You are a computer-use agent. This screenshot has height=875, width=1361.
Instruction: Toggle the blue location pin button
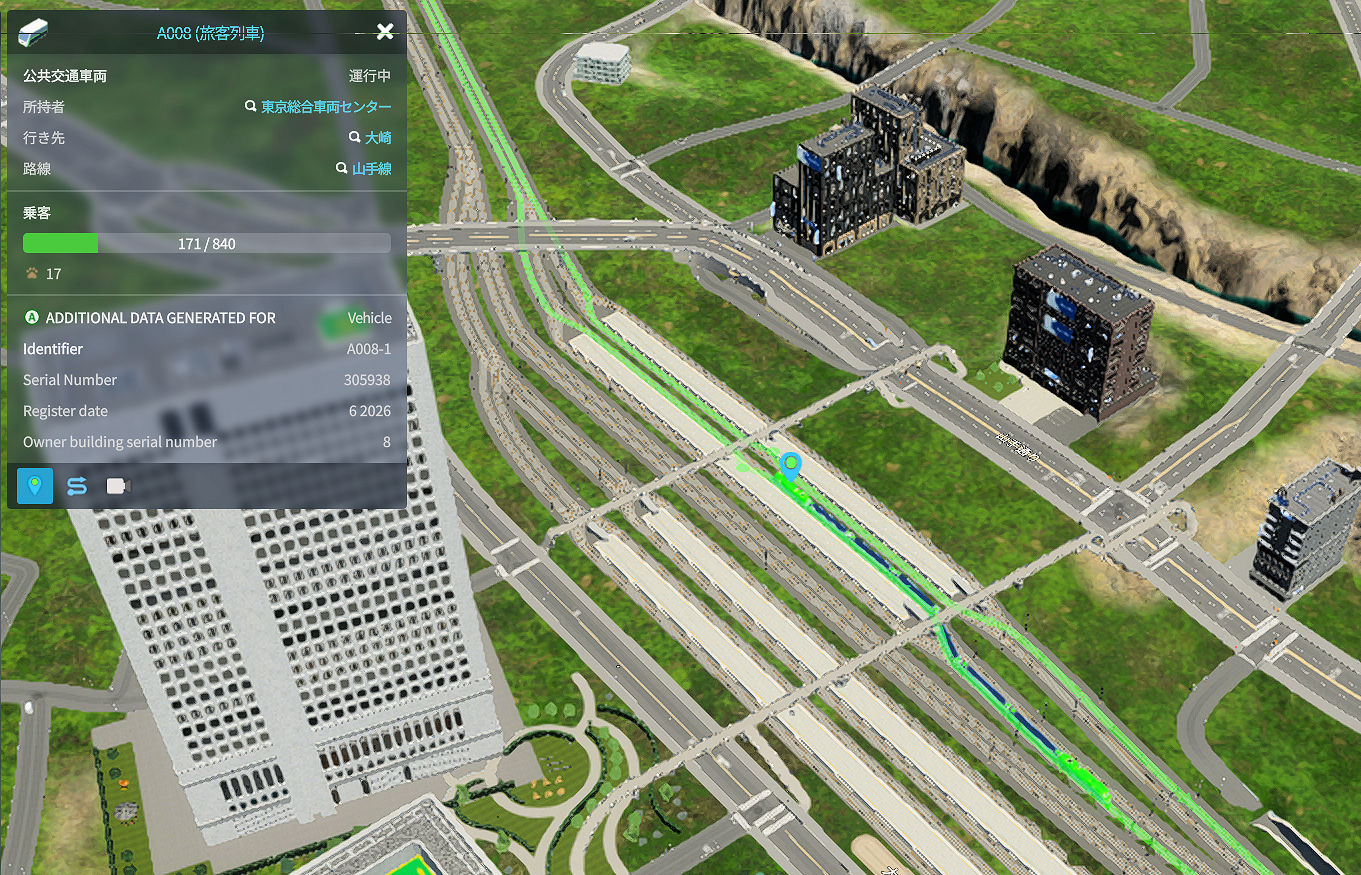click(x=35, y=486)
